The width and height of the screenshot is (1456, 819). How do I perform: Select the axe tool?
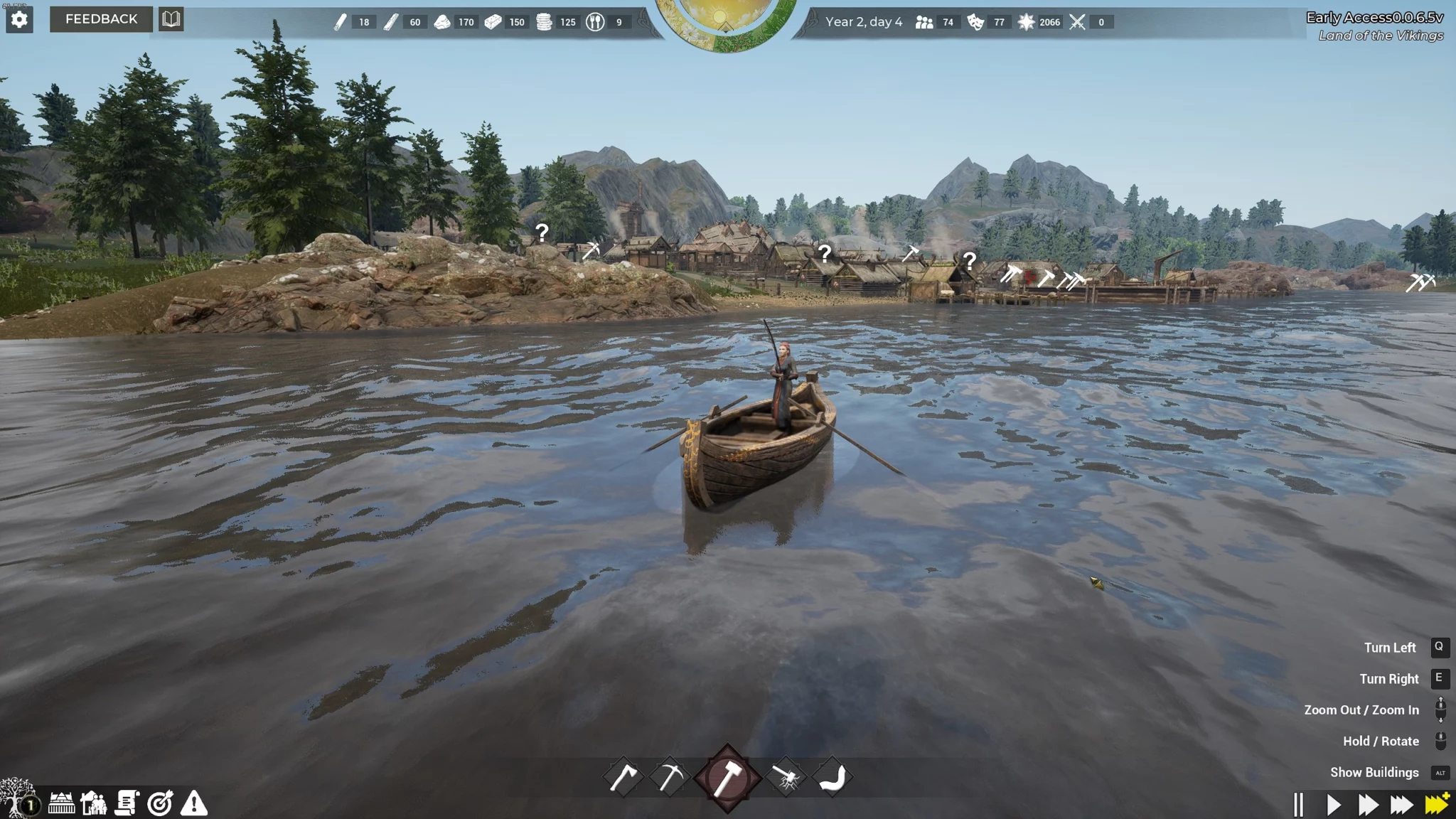point(623,777)
